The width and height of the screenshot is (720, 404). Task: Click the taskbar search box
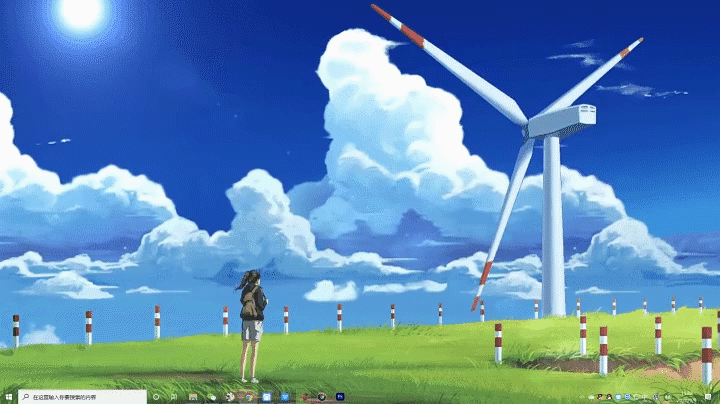point(82,397)
